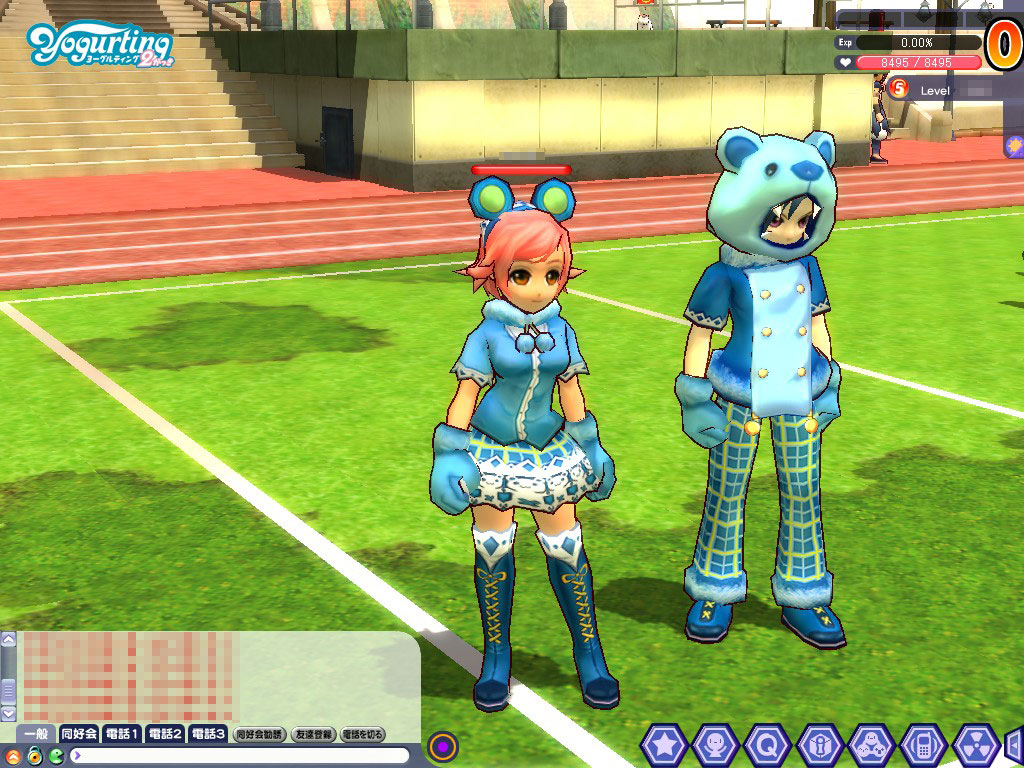Open the mobile phone hexagon menu
The width and height of the screenshot is (1024, 768).
click(923, 745)
